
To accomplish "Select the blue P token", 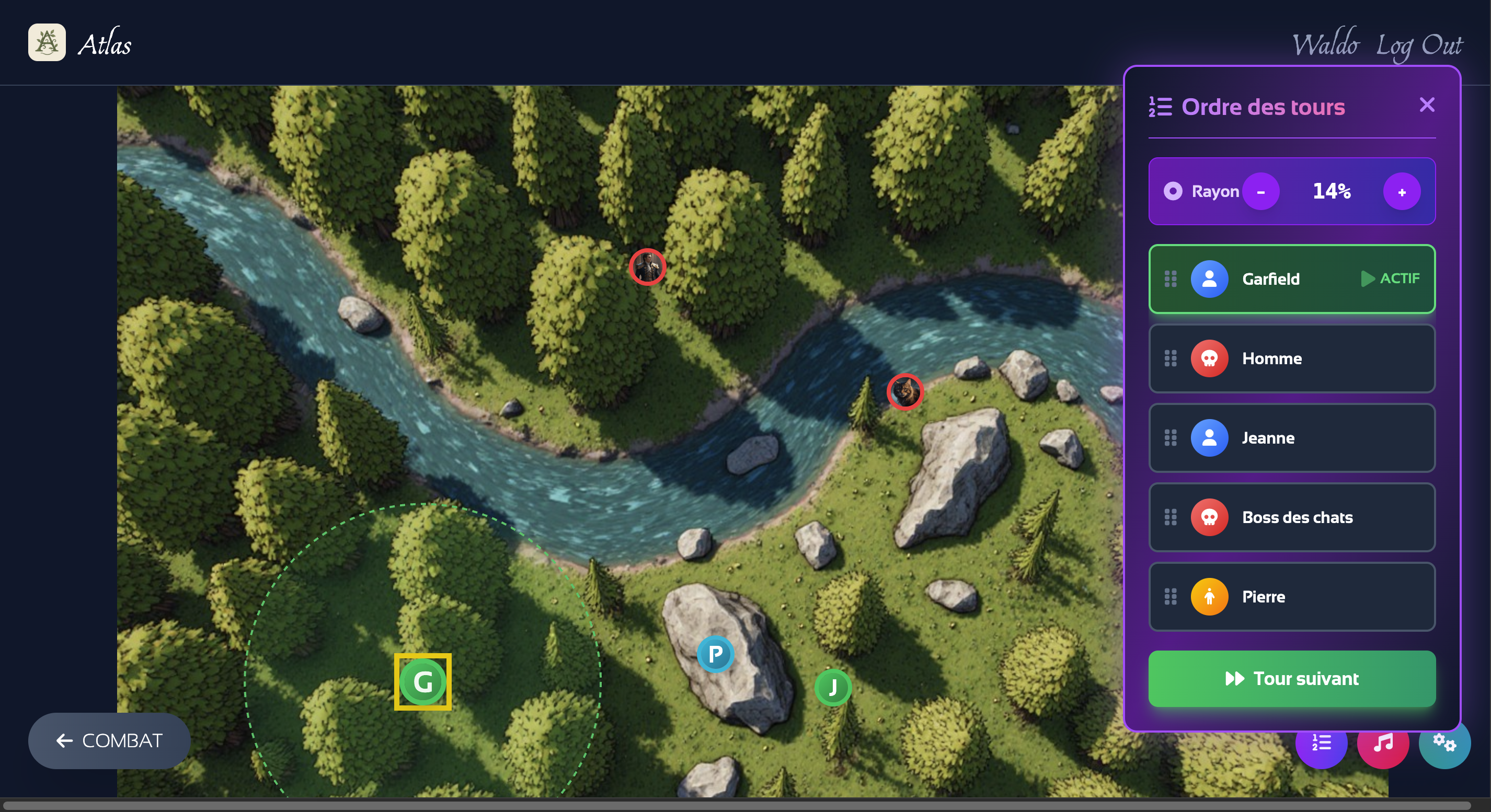I will [715, 654].
